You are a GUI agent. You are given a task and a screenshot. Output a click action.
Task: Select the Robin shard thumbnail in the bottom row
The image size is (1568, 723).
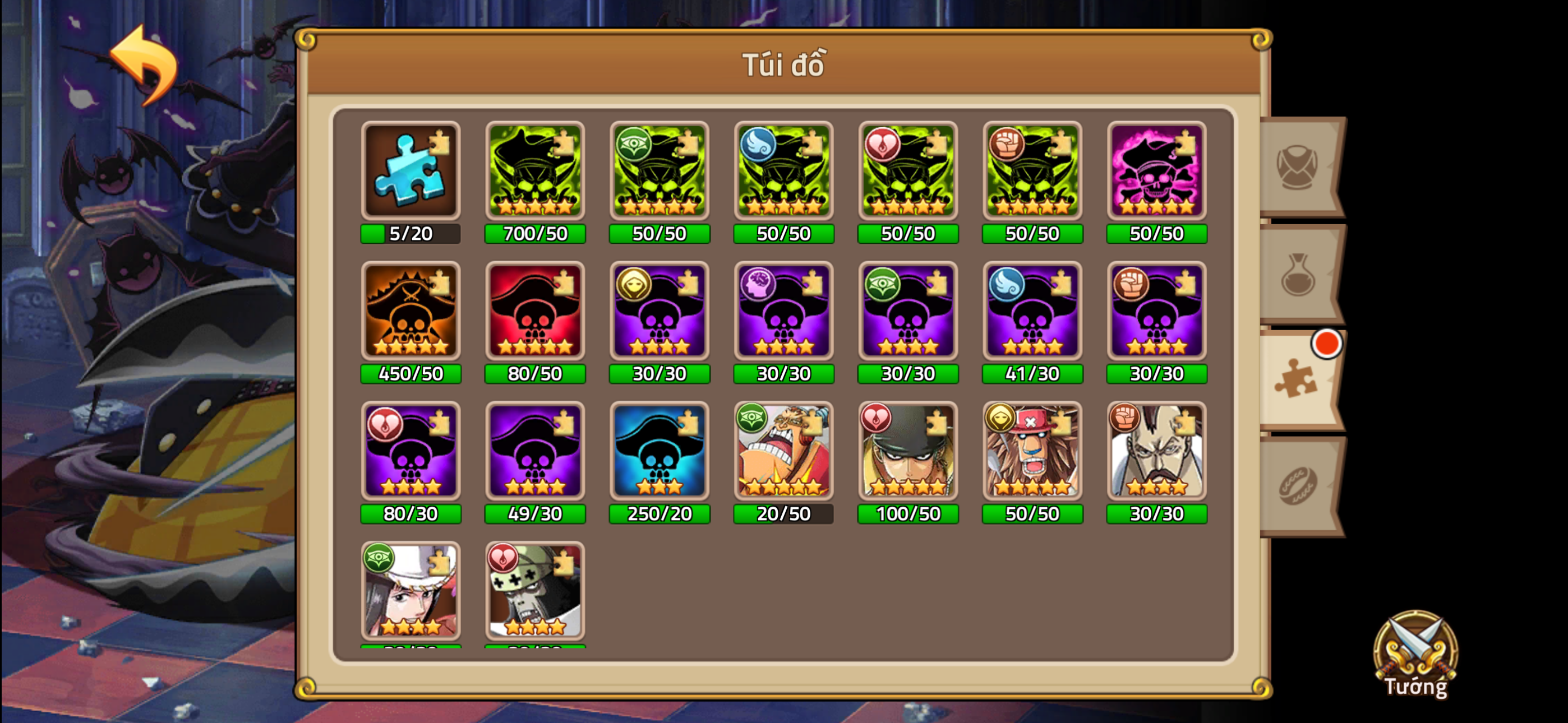coord(411,592)
